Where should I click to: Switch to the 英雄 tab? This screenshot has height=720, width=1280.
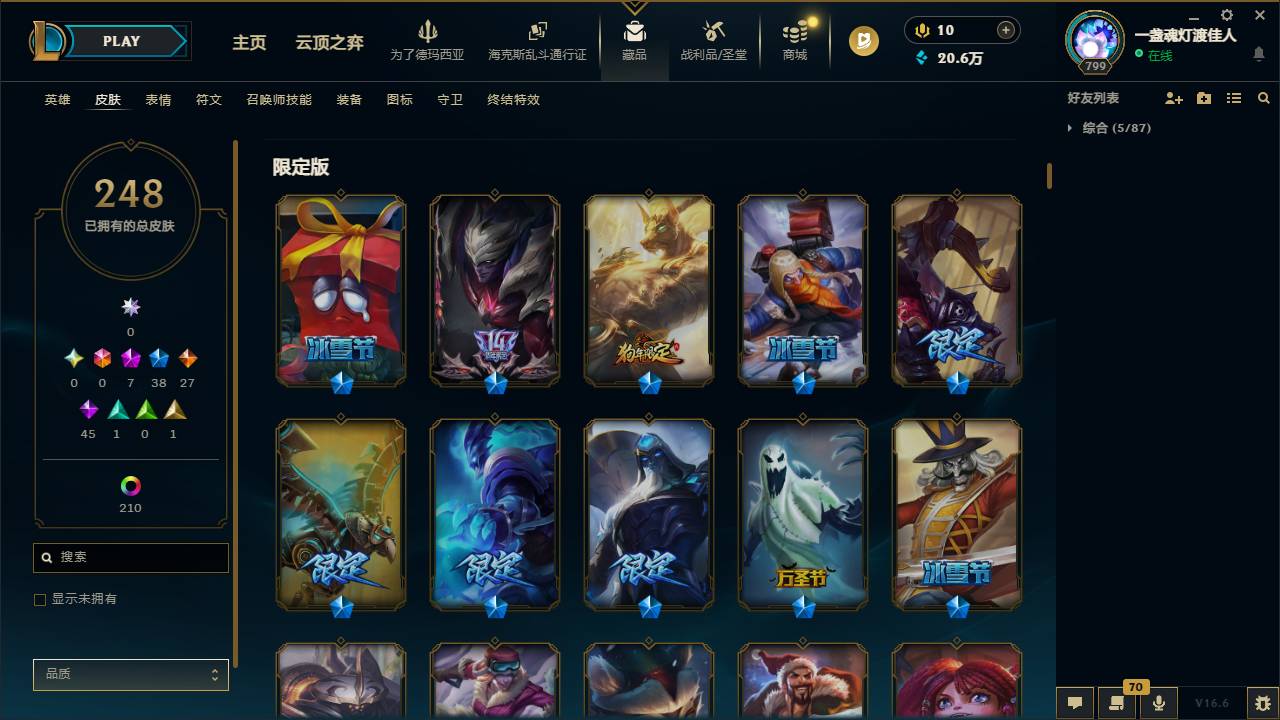click(56, 100)
